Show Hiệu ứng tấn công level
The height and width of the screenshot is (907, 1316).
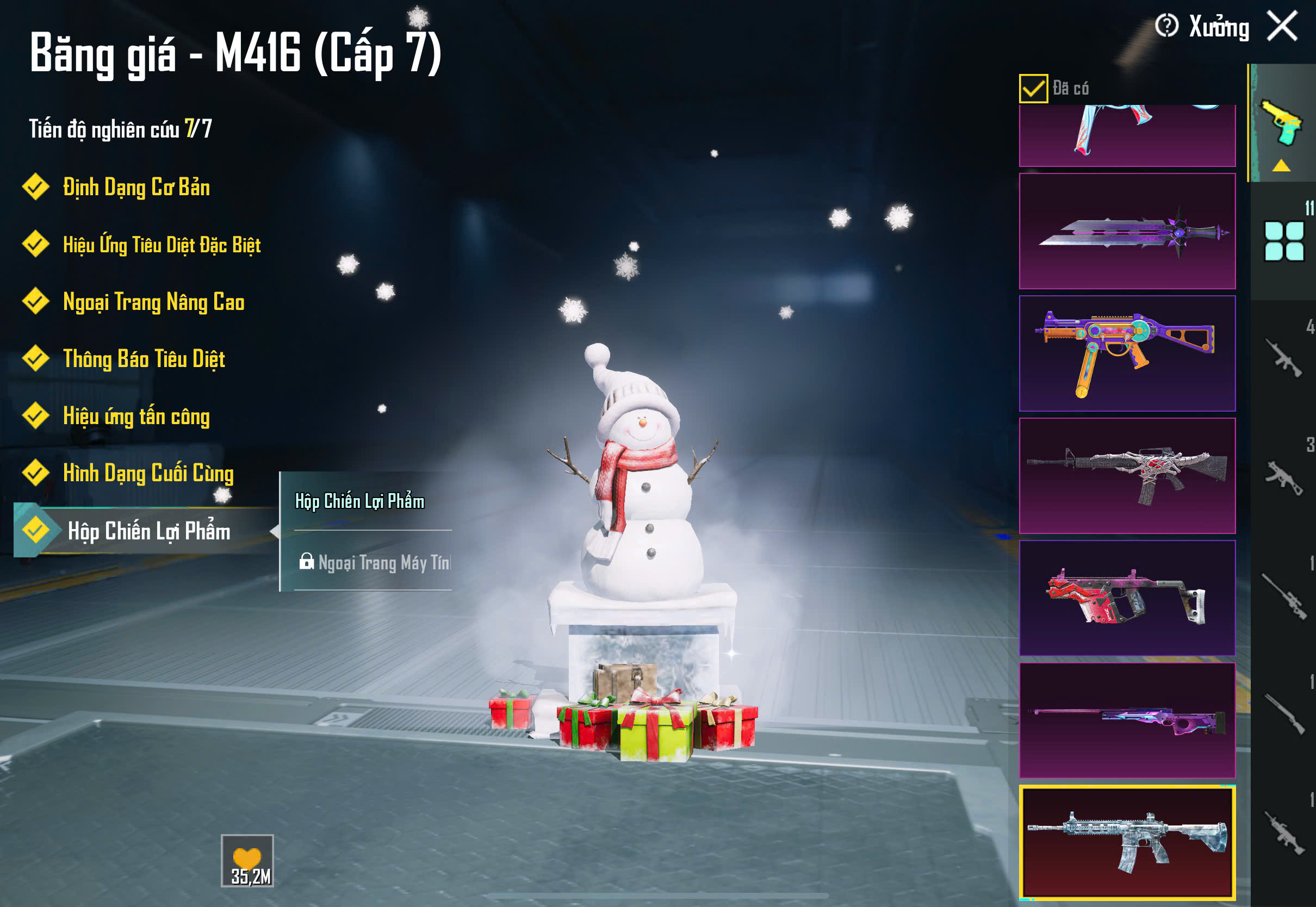click(x=136, y=416)
